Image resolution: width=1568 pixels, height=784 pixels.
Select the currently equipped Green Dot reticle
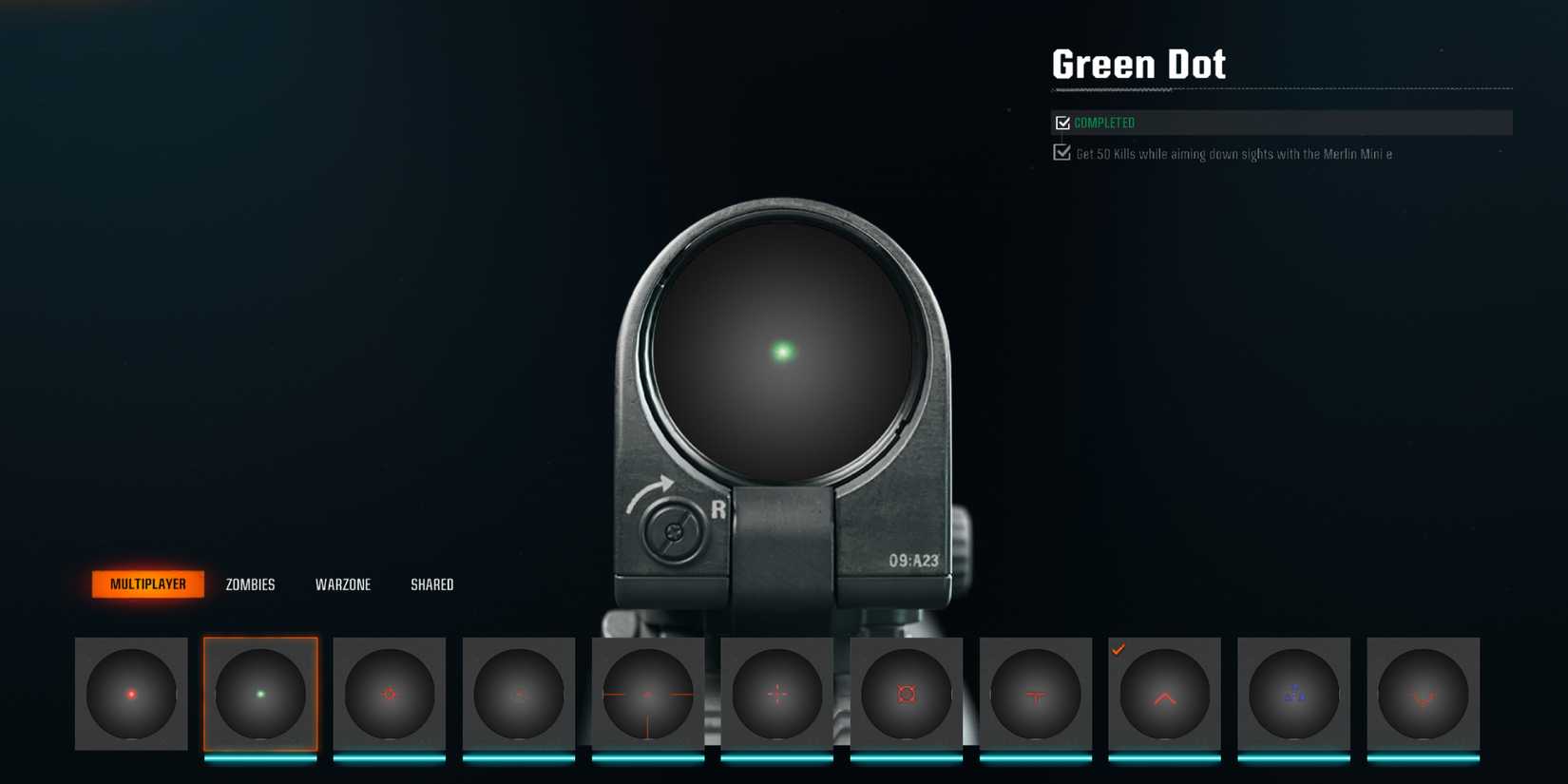point(259,695)
